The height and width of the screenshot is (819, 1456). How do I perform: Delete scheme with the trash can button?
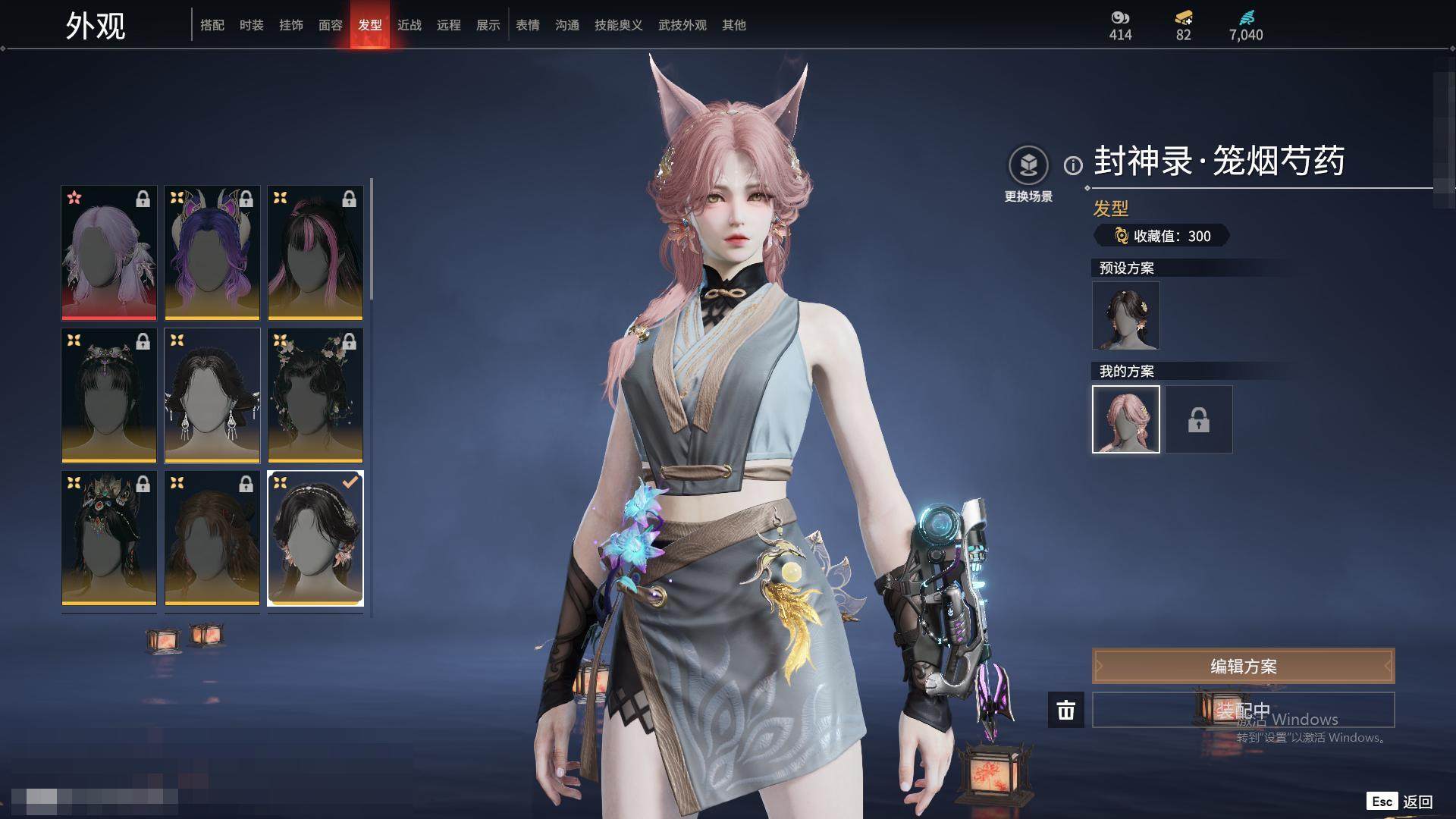click(1066, 710)
